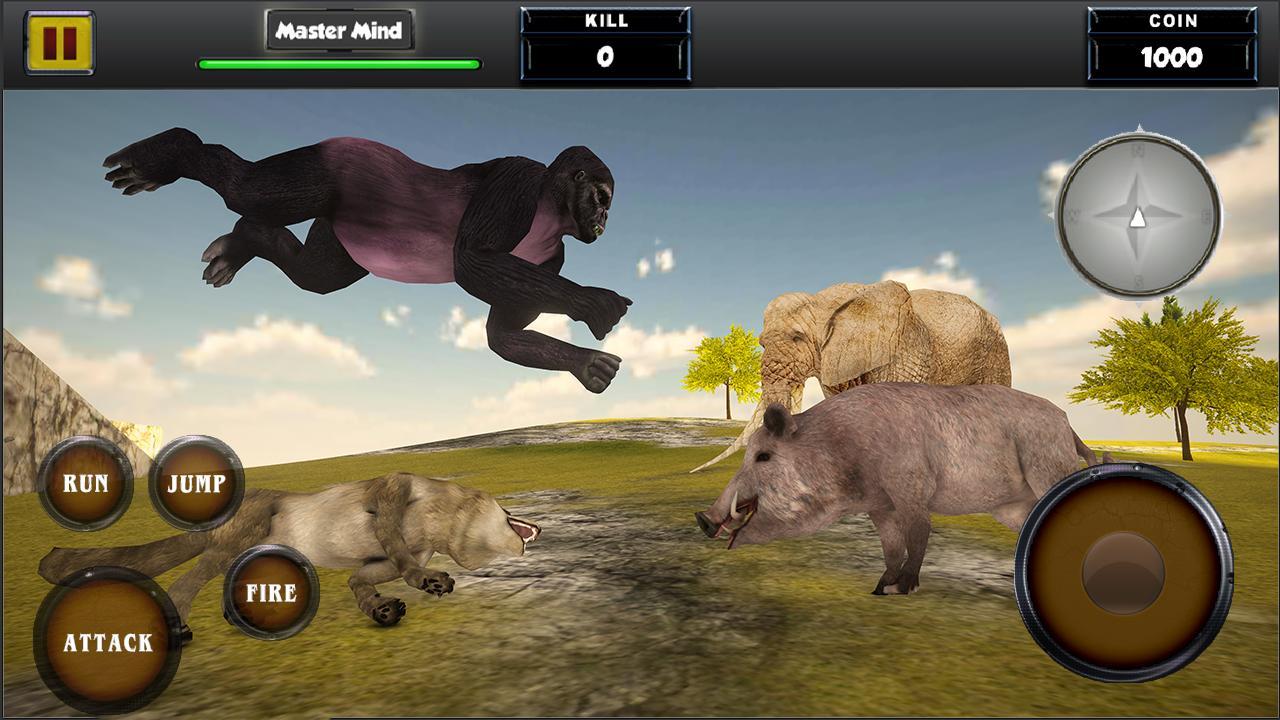Toggle the pause icon bars
The height and width of the screenshot is (720, 1280).
point(62,41)
